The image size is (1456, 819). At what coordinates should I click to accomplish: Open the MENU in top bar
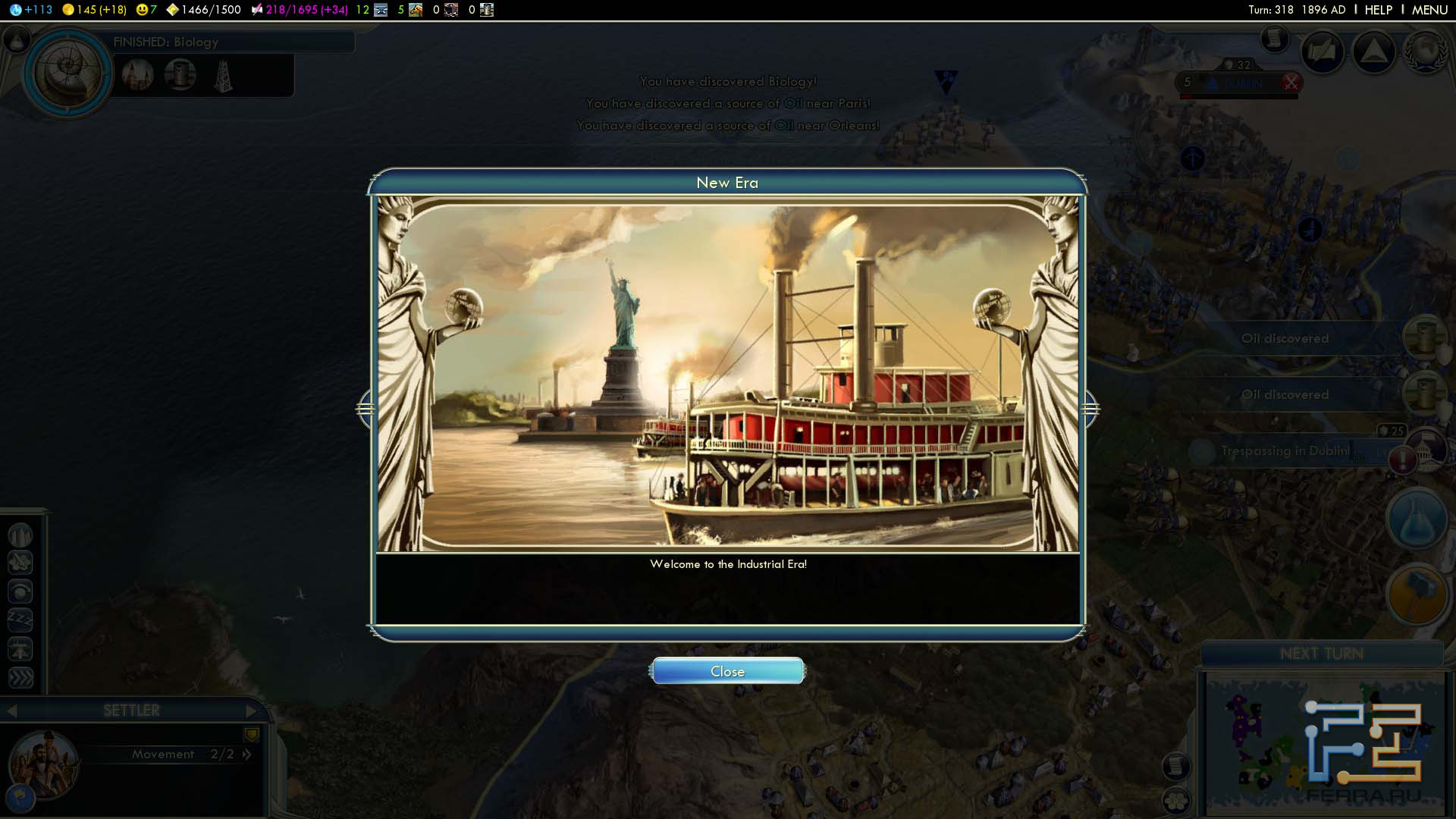(x=1429, y=10)
